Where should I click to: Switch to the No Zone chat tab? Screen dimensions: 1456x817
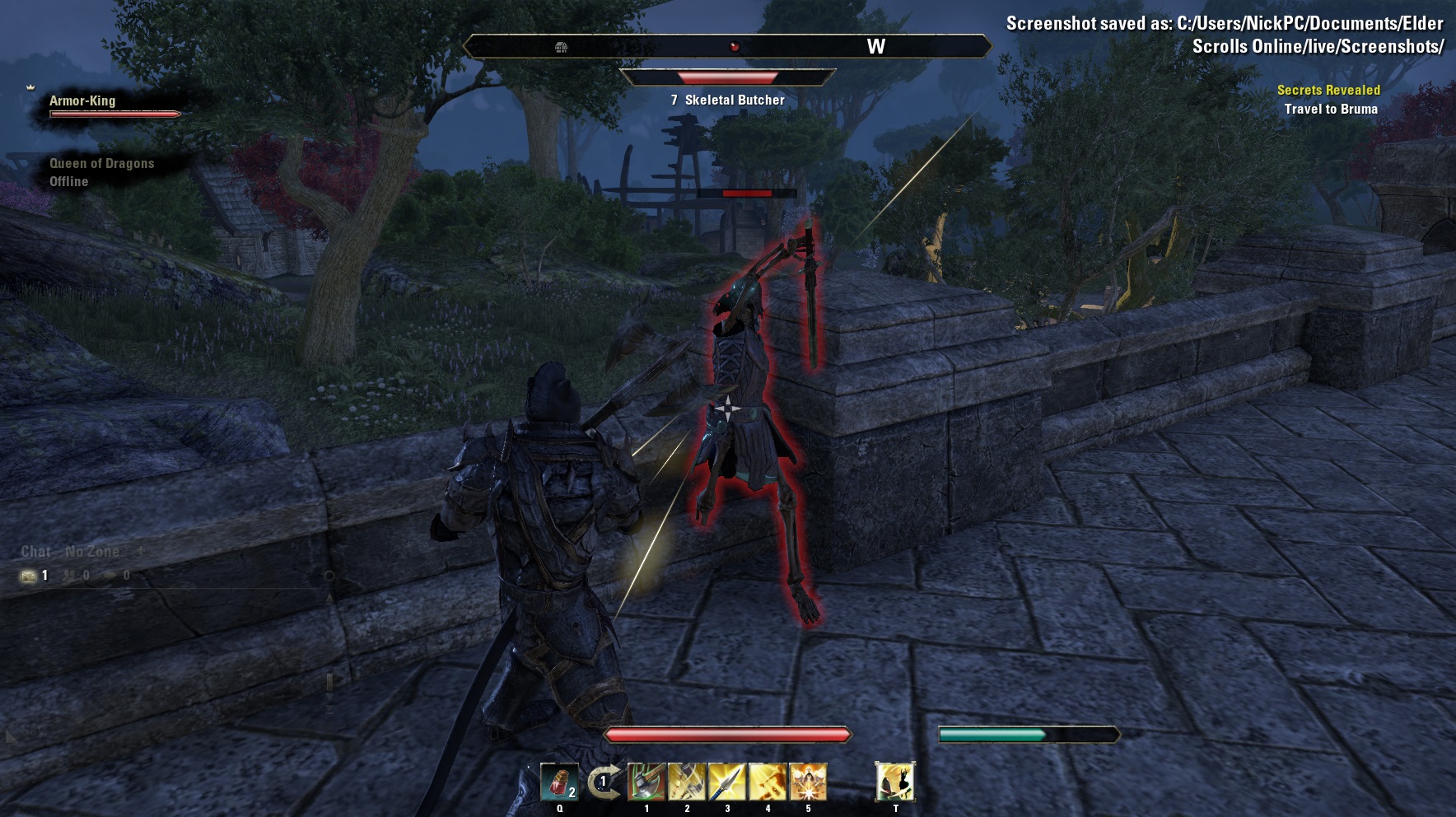[92, 552]
